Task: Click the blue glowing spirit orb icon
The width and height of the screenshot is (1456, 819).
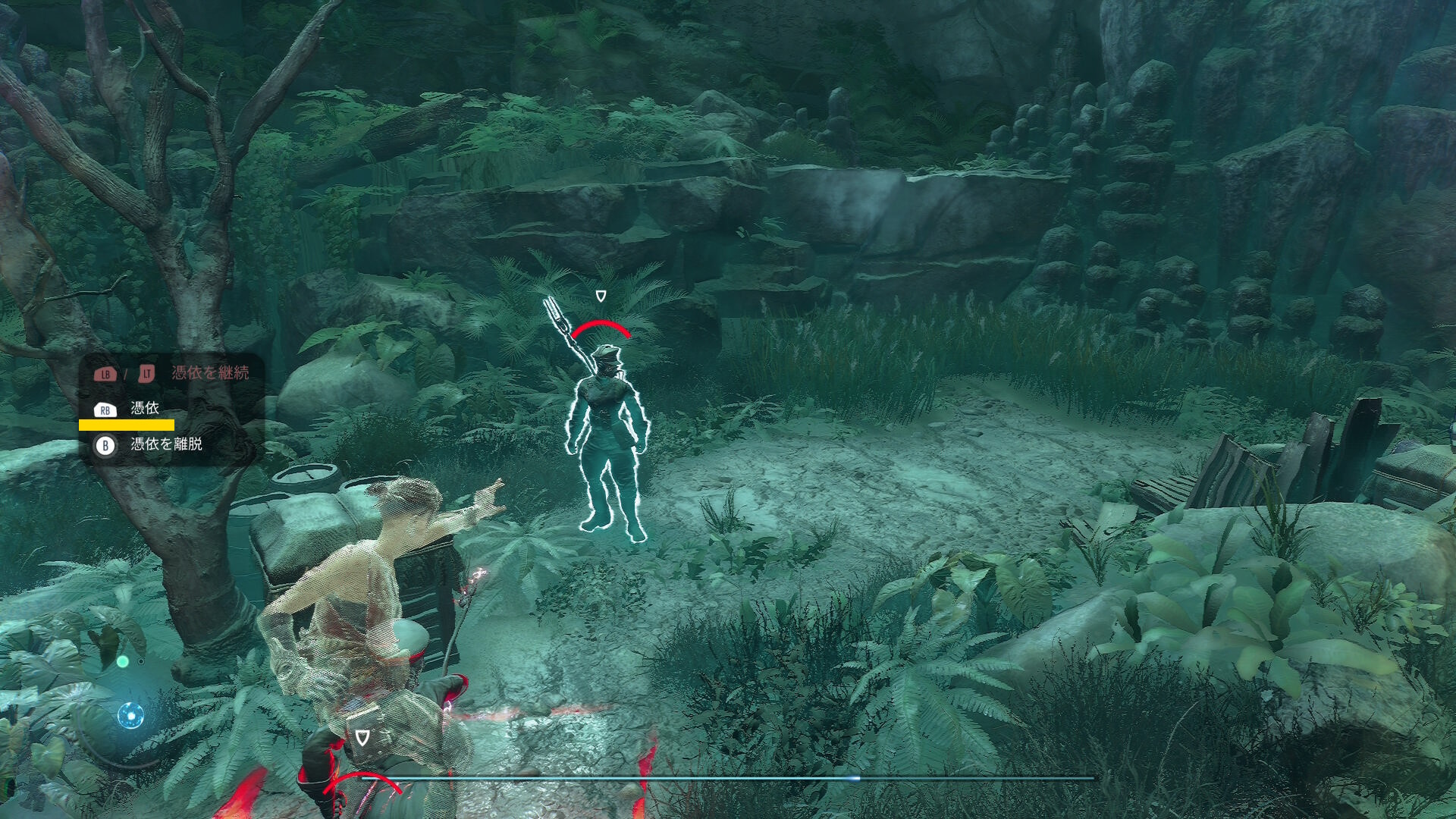Action: pyautogui.click(x=130, y=715)
